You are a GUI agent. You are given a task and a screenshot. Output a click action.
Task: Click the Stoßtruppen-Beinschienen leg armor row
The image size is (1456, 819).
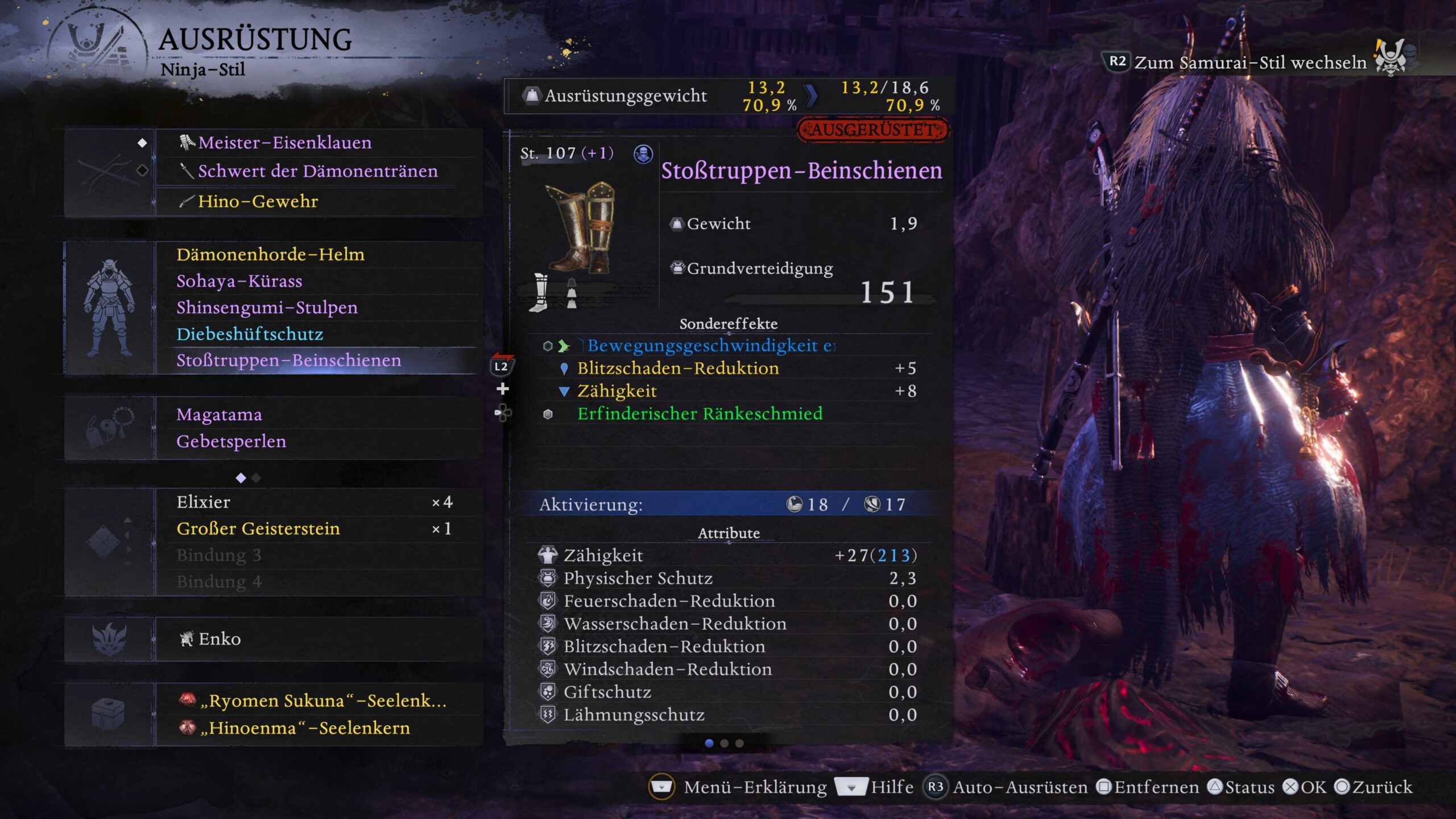point(288,361)
